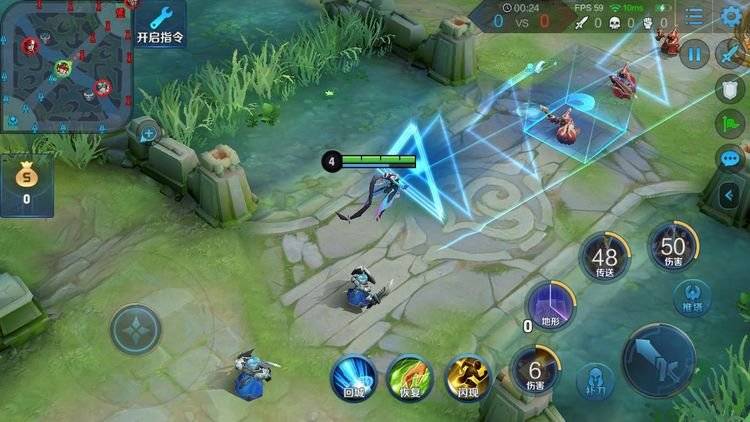
Task: Tap the main sword attack button
Action: (658, 360)
